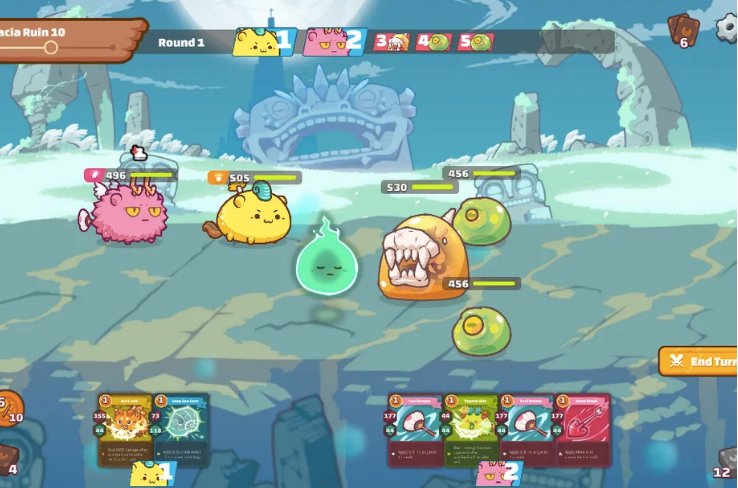Choose the green card in hand
738x488 pixels.
(471, 430)
